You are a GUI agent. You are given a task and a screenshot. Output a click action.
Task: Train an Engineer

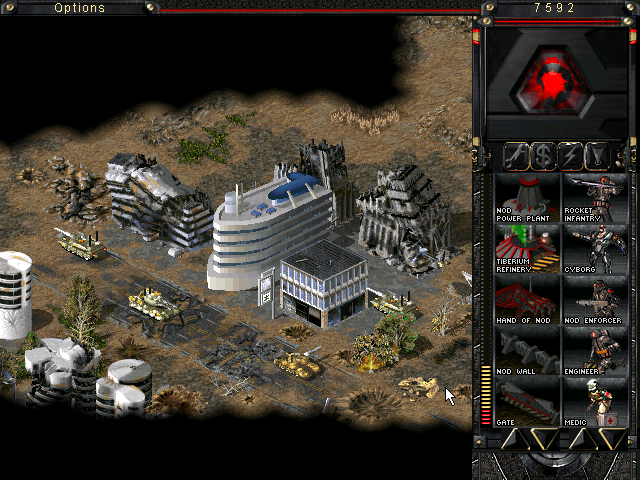click(x=595, y=350)
